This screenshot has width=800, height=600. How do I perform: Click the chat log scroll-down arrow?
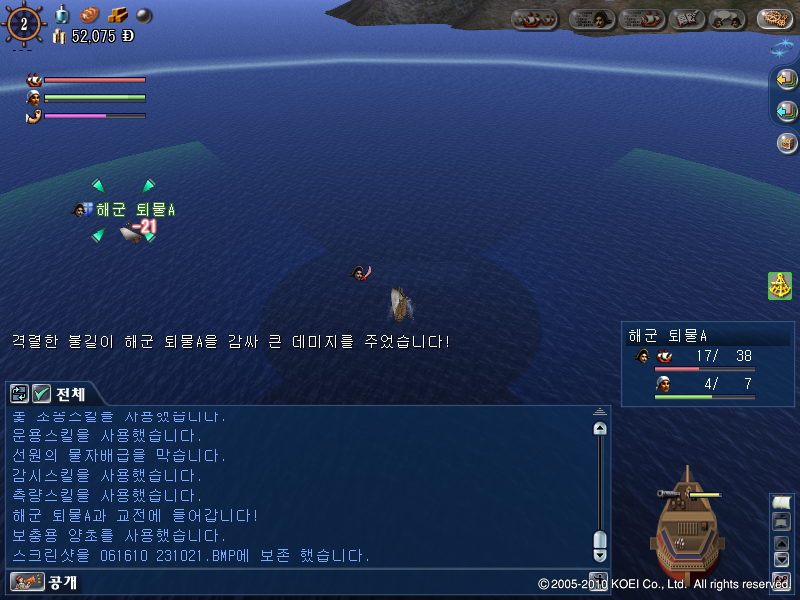(x=600, y=554)
